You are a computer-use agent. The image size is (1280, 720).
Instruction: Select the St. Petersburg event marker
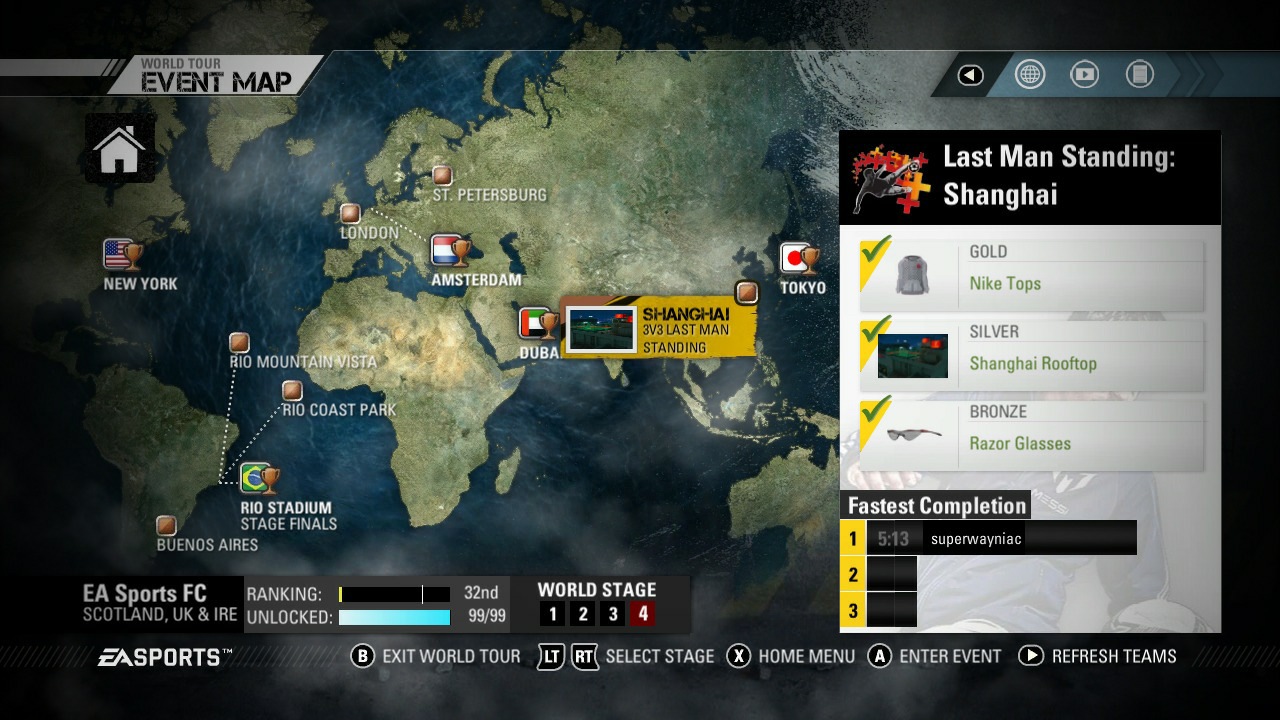[442, 176]
